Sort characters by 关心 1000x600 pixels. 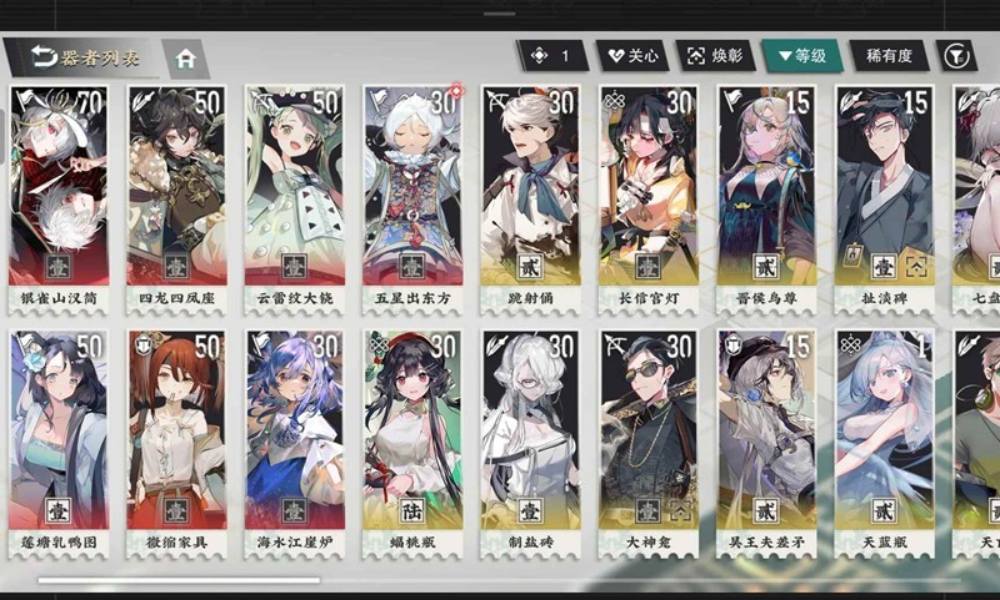pyautogui.click(x=631, y=56)
